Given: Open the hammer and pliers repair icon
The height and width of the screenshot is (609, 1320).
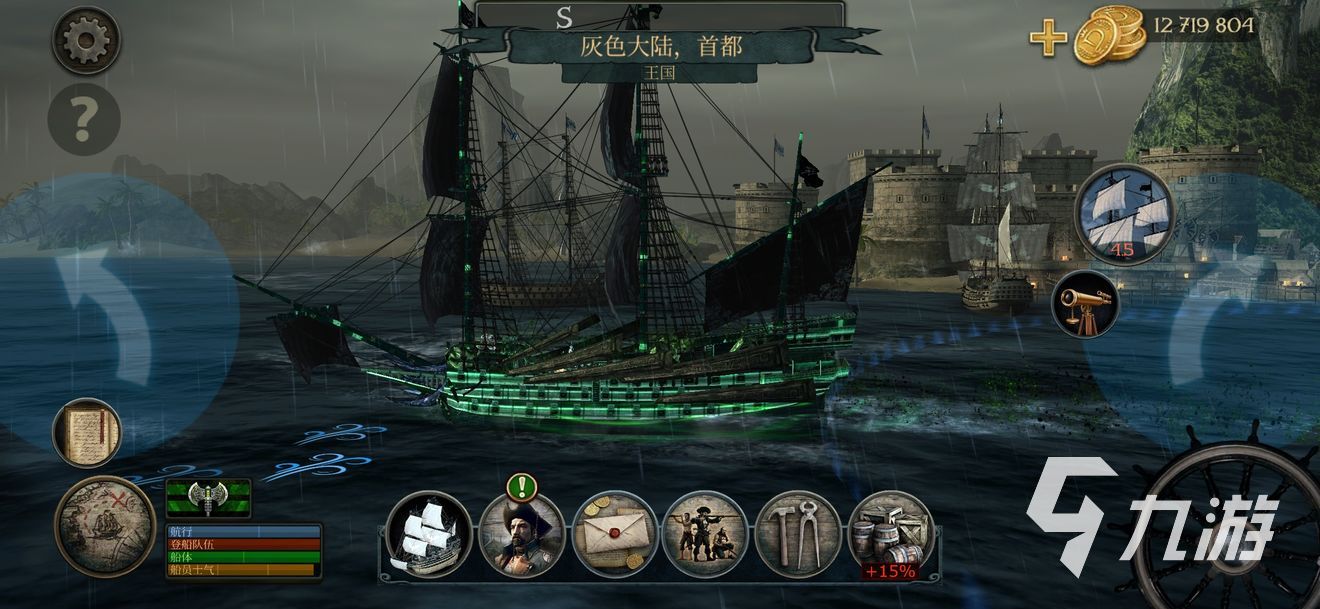Looking at the screenshot, I should tap(797, 534).
